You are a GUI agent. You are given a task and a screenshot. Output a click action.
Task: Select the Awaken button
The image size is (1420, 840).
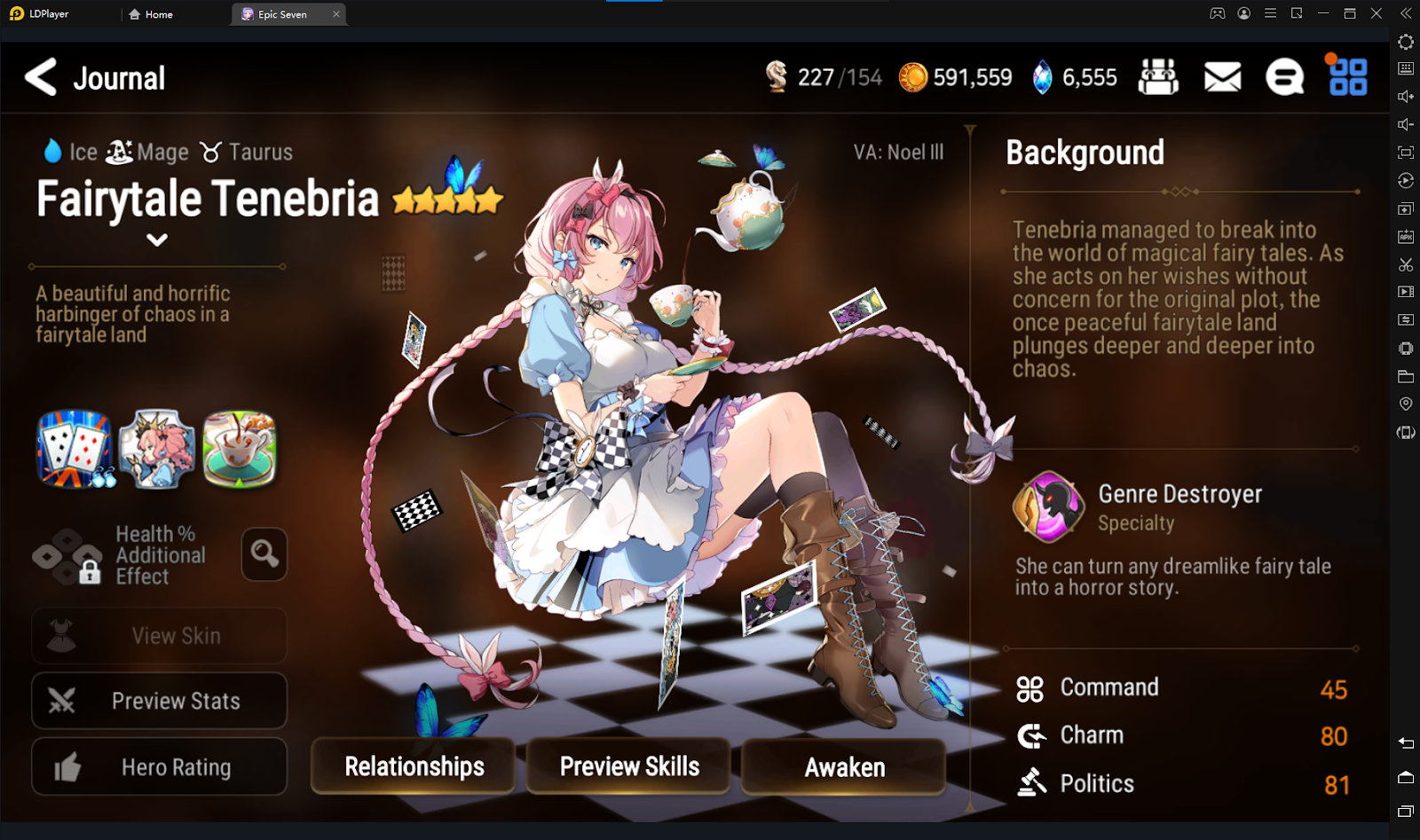tap(844, 766)
